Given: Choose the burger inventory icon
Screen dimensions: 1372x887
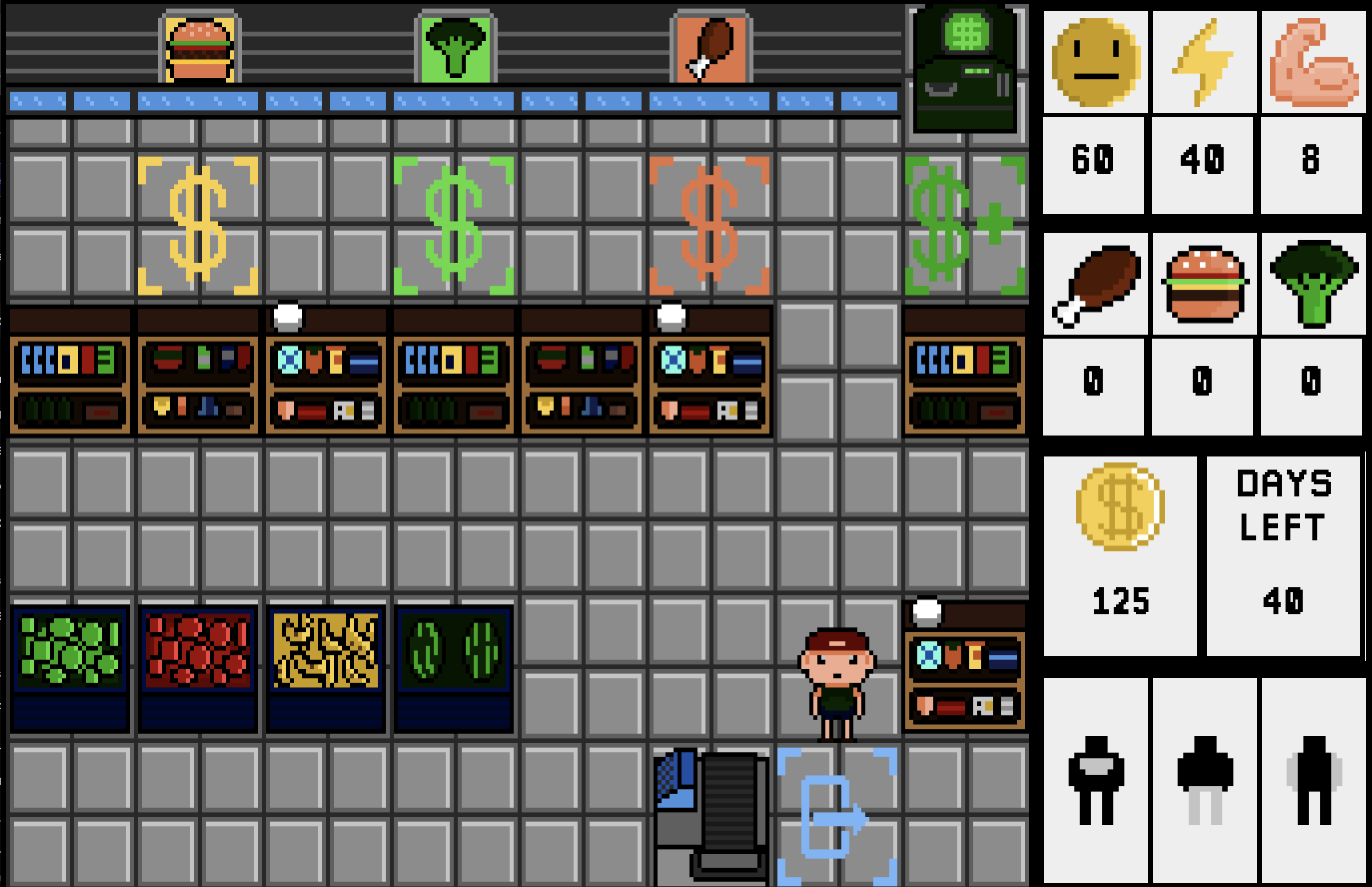Looking at the screenshot, I should pos(1204,285).
